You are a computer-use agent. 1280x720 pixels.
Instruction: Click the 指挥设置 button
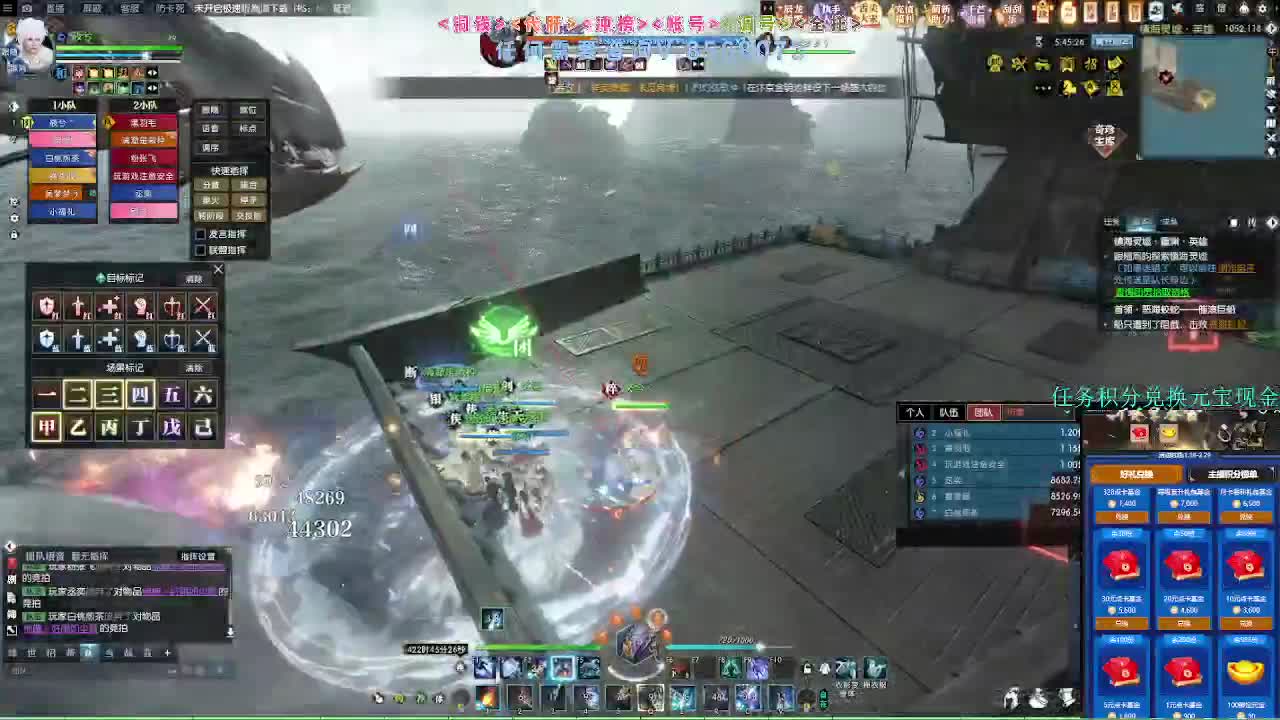pos(199,557)
